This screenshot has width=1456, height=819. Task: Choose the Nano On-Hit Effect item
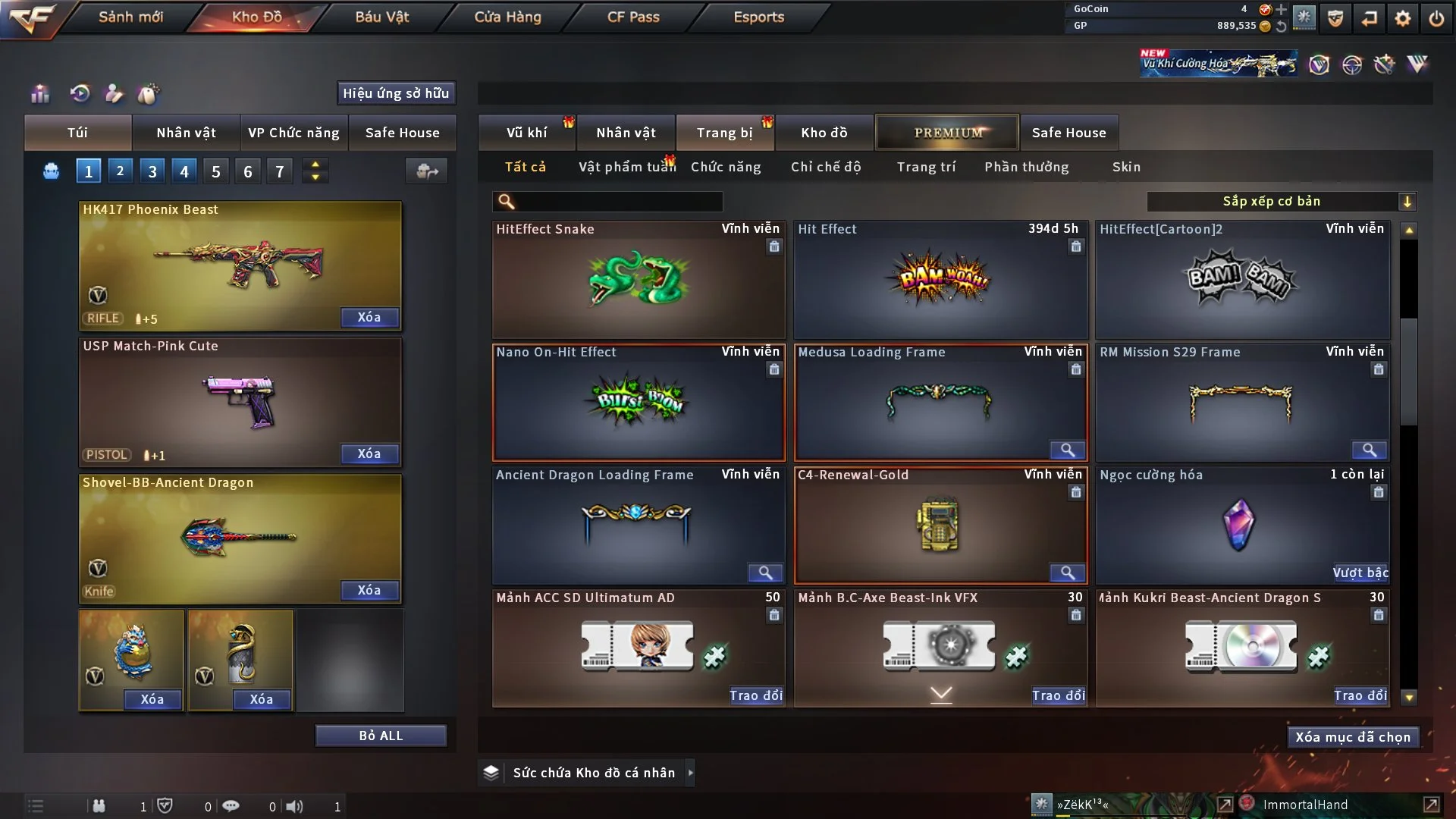tap(638, 403)
